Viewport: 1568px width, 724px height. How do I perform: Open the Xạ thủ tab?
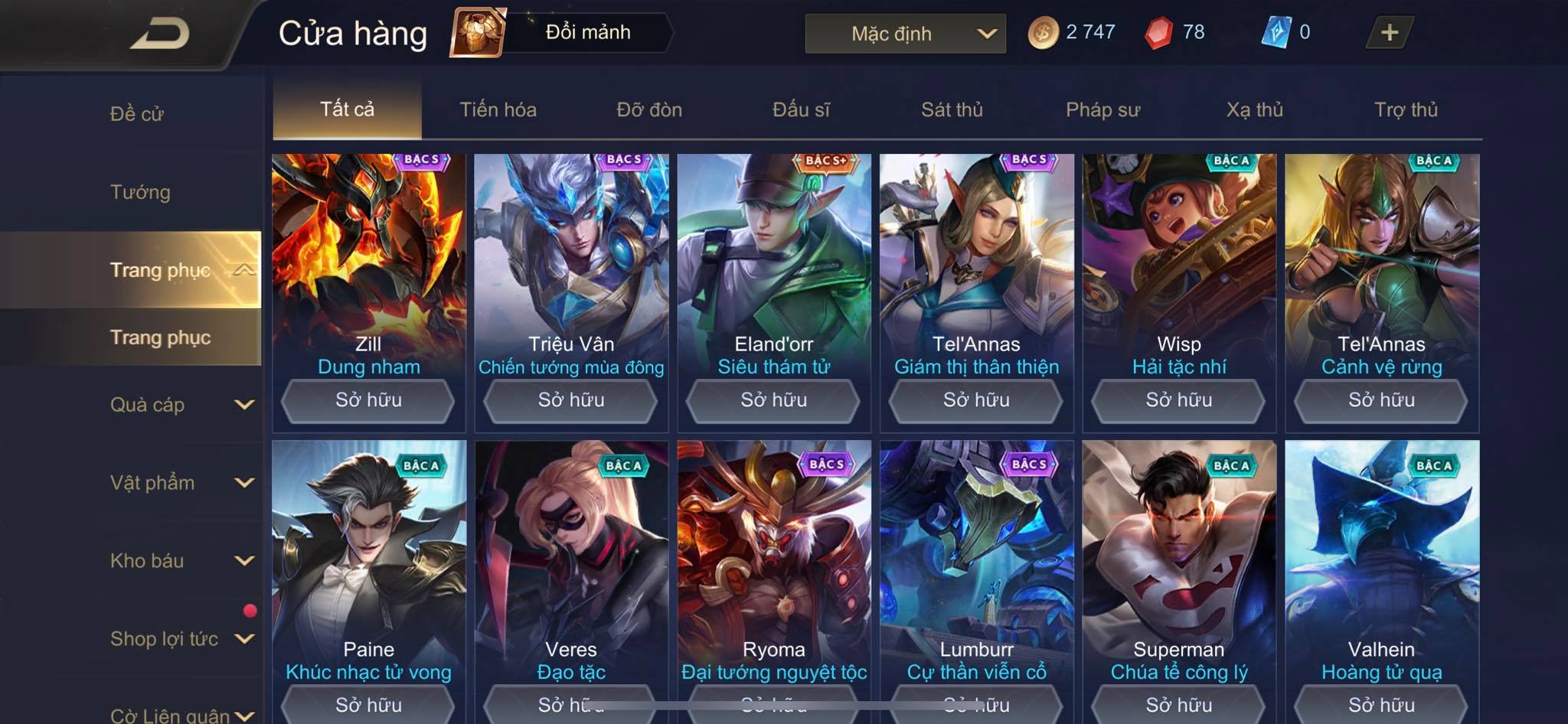[1254, 109]
